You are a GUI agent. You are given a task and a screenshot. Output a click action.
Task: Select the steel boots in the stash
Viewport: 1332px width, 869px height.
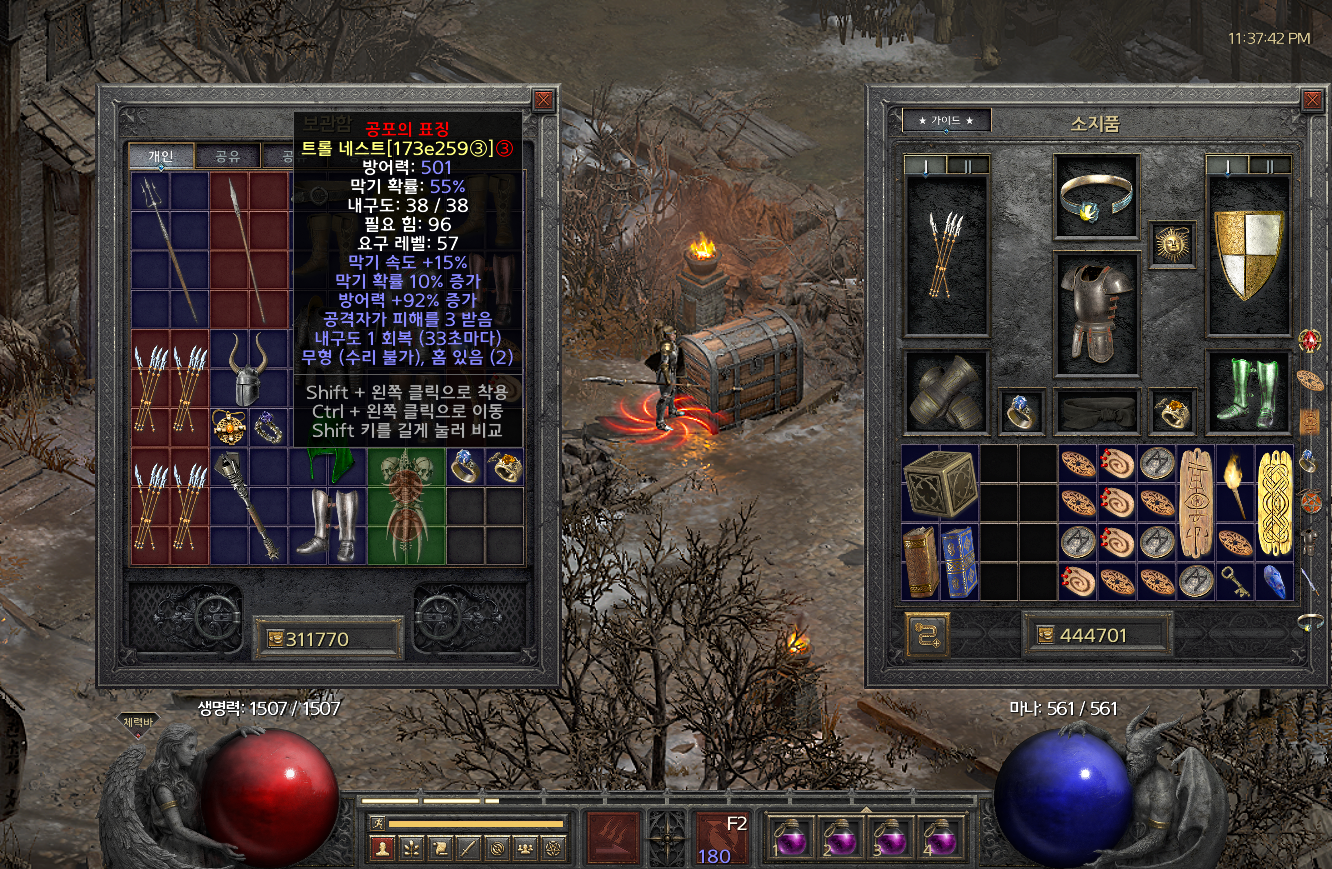pos(326,525)
